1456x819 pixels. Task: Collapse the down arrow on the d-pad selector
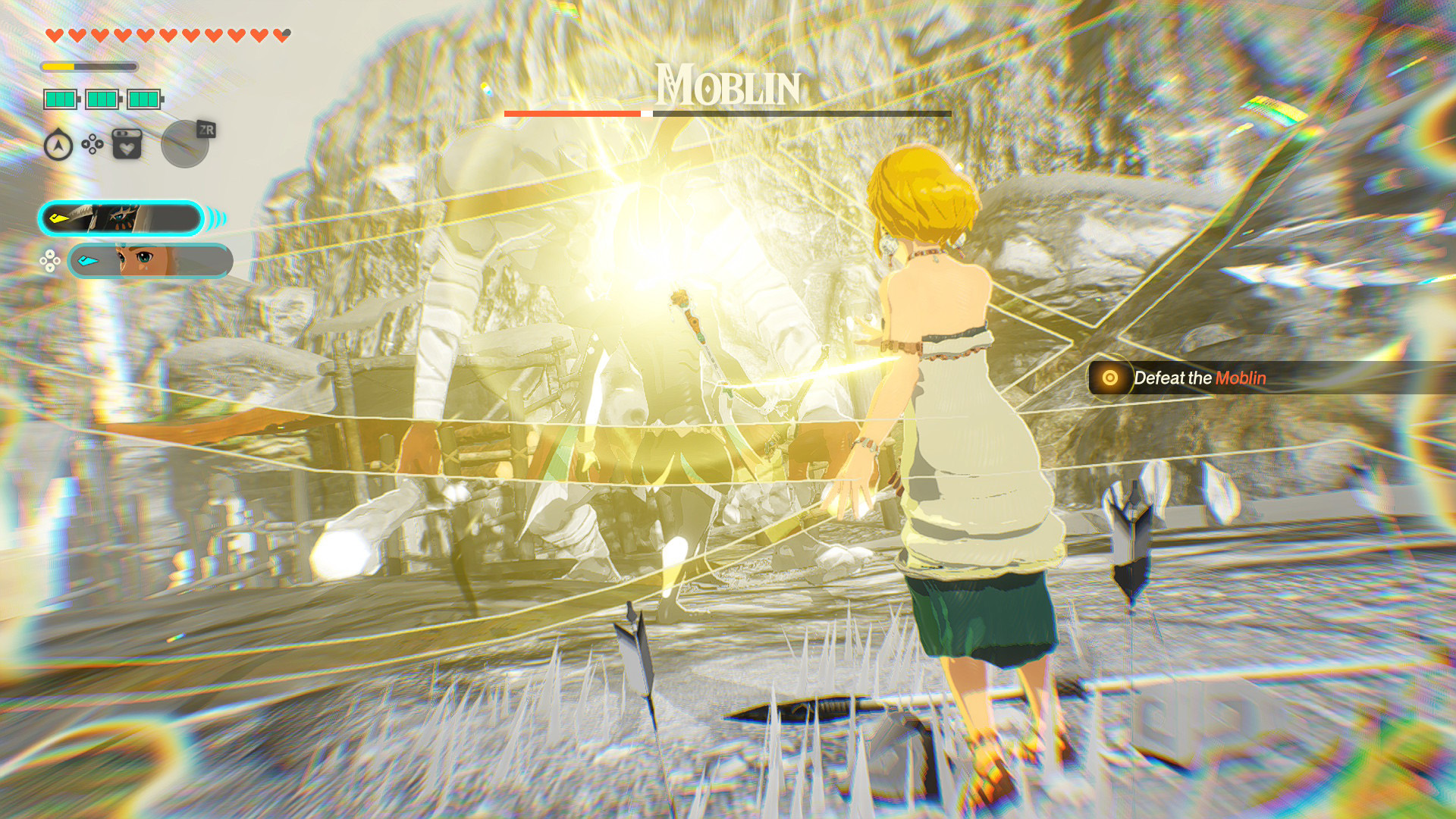click(50, 268)
